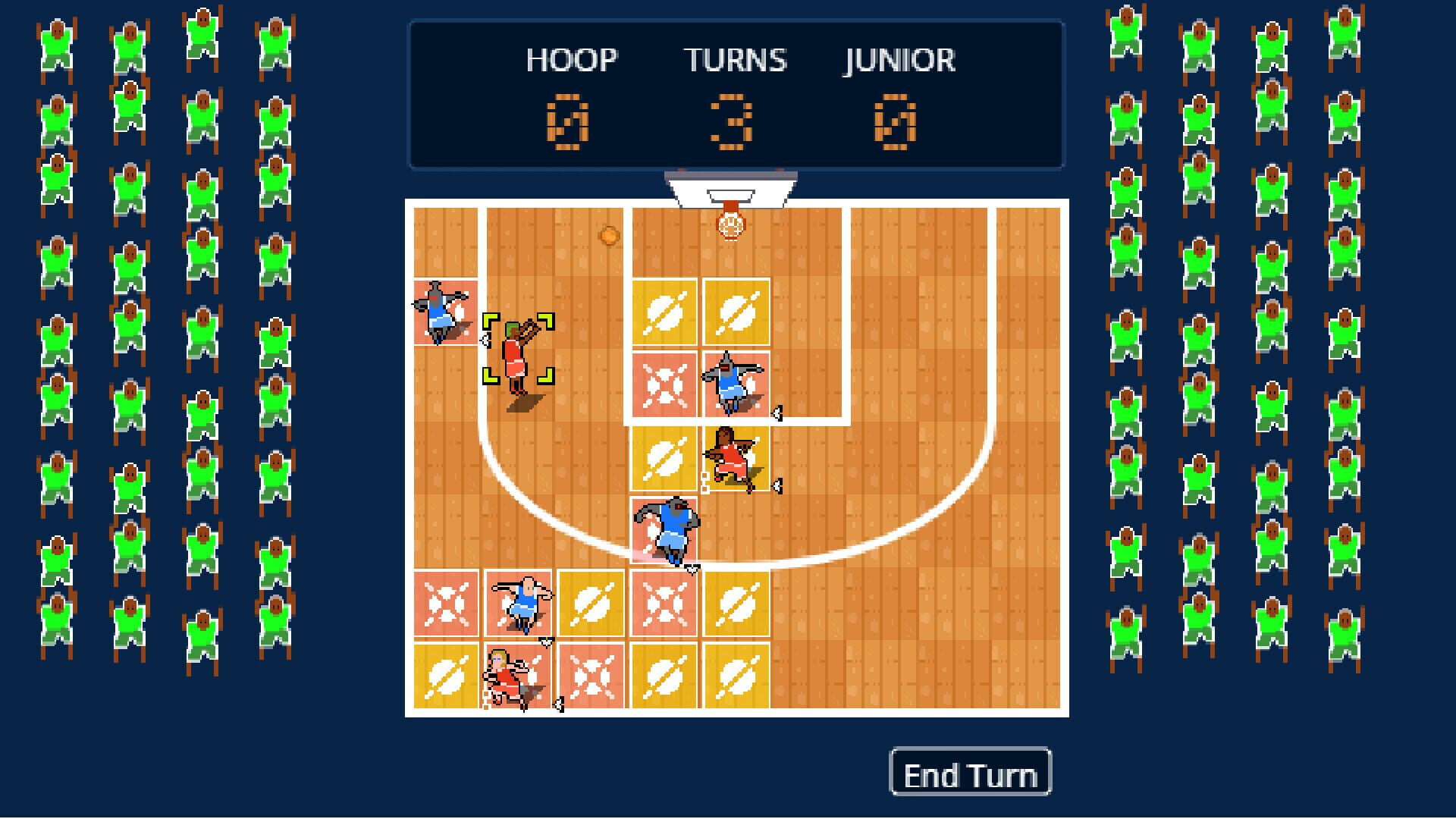Click a yellow no-entry tile at top of key

pos(664,311)
